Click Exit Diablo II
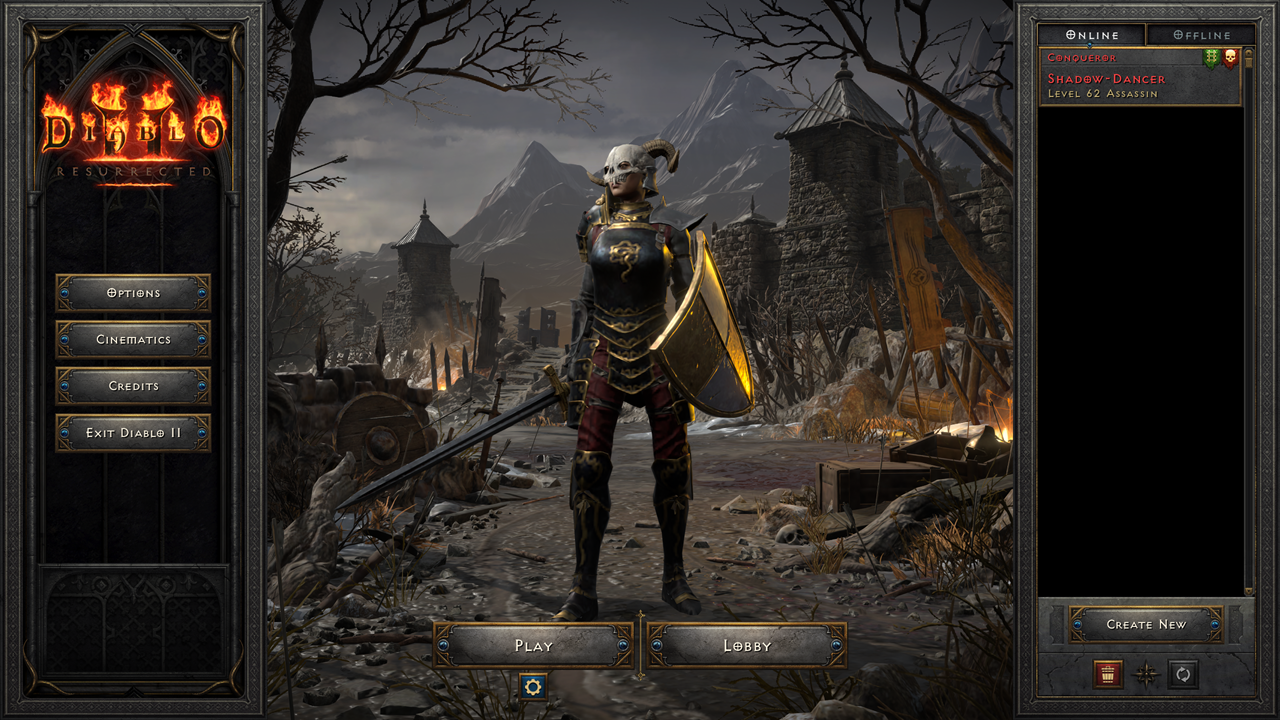Viewport: 1280px width, 720px height. coord(135,433)
